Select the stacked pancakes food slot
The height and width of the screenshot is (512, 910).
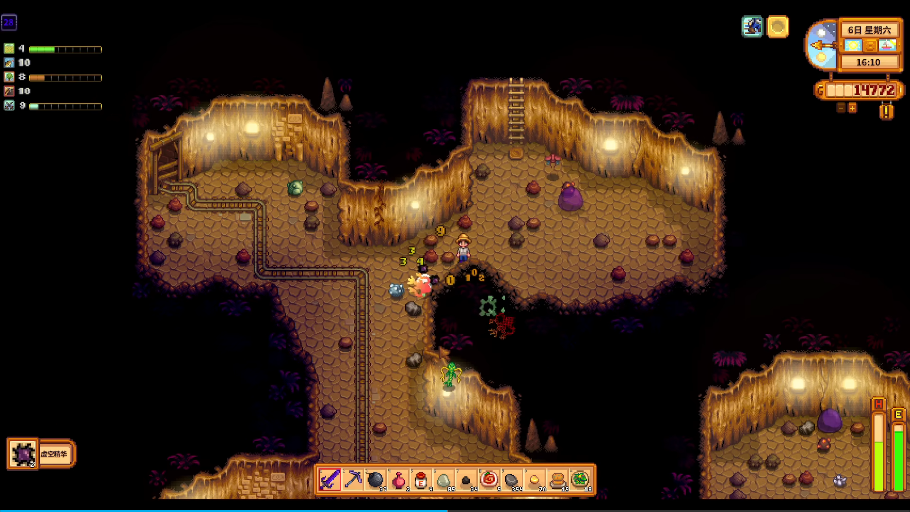[x=557, y=480]
